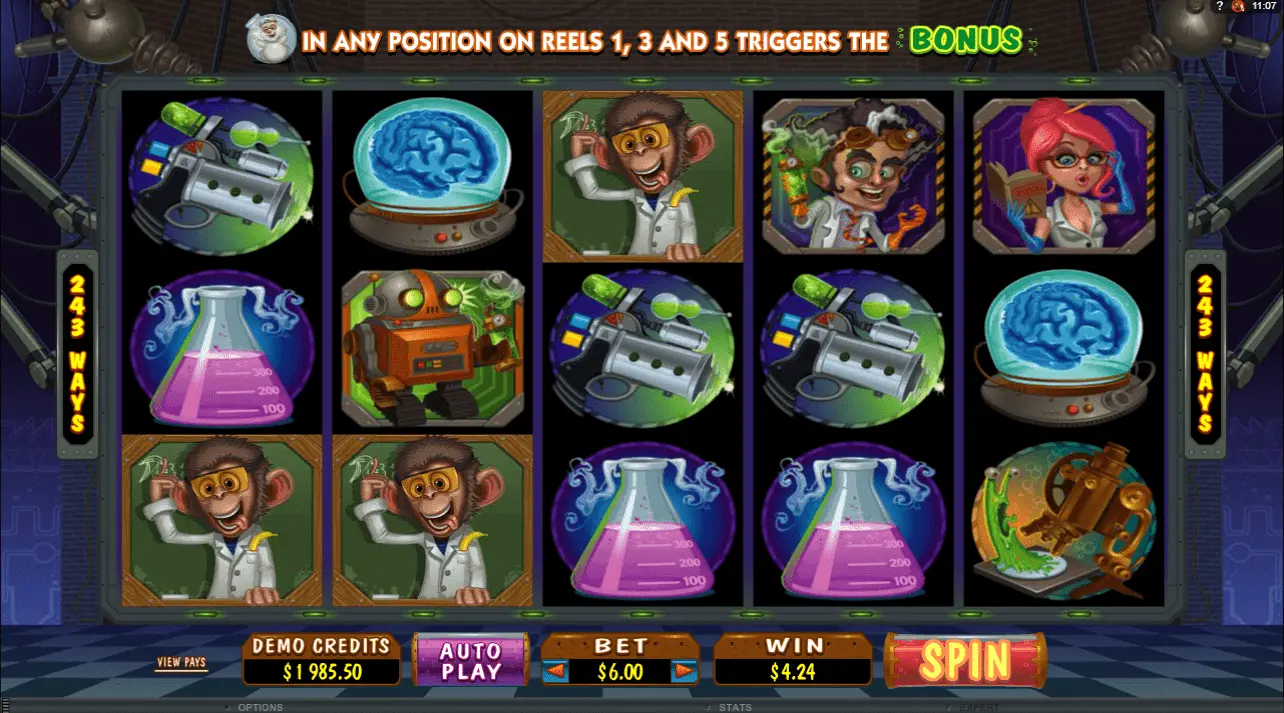The width and height of the screenshot is (1284, 713).
Task: Start Auto Play mode
Action: click(x=470, y=660)
